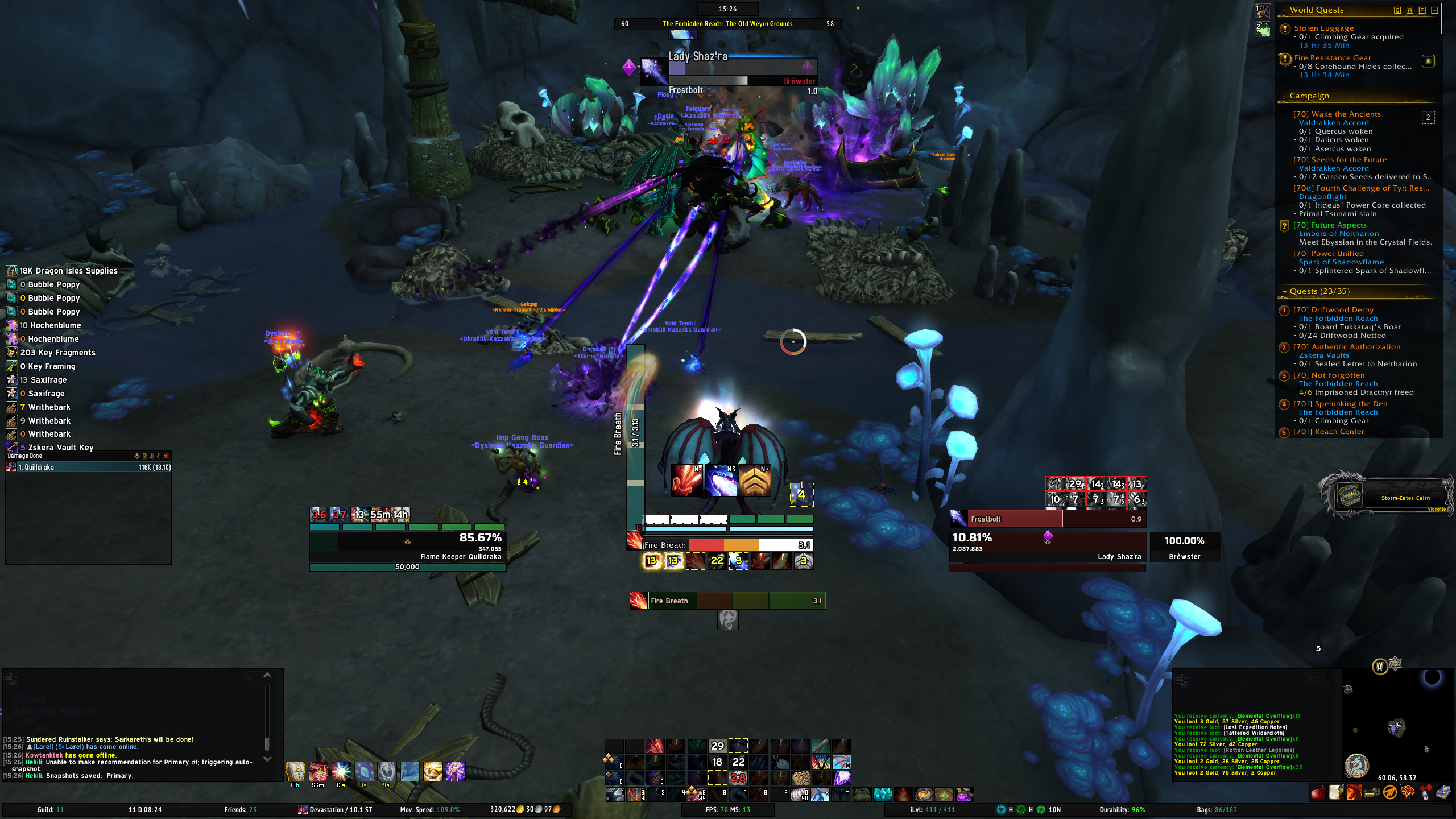Screen dimensions: 1456x819
Task: Open the red loot bag icon
Action: coord(1317,792)
